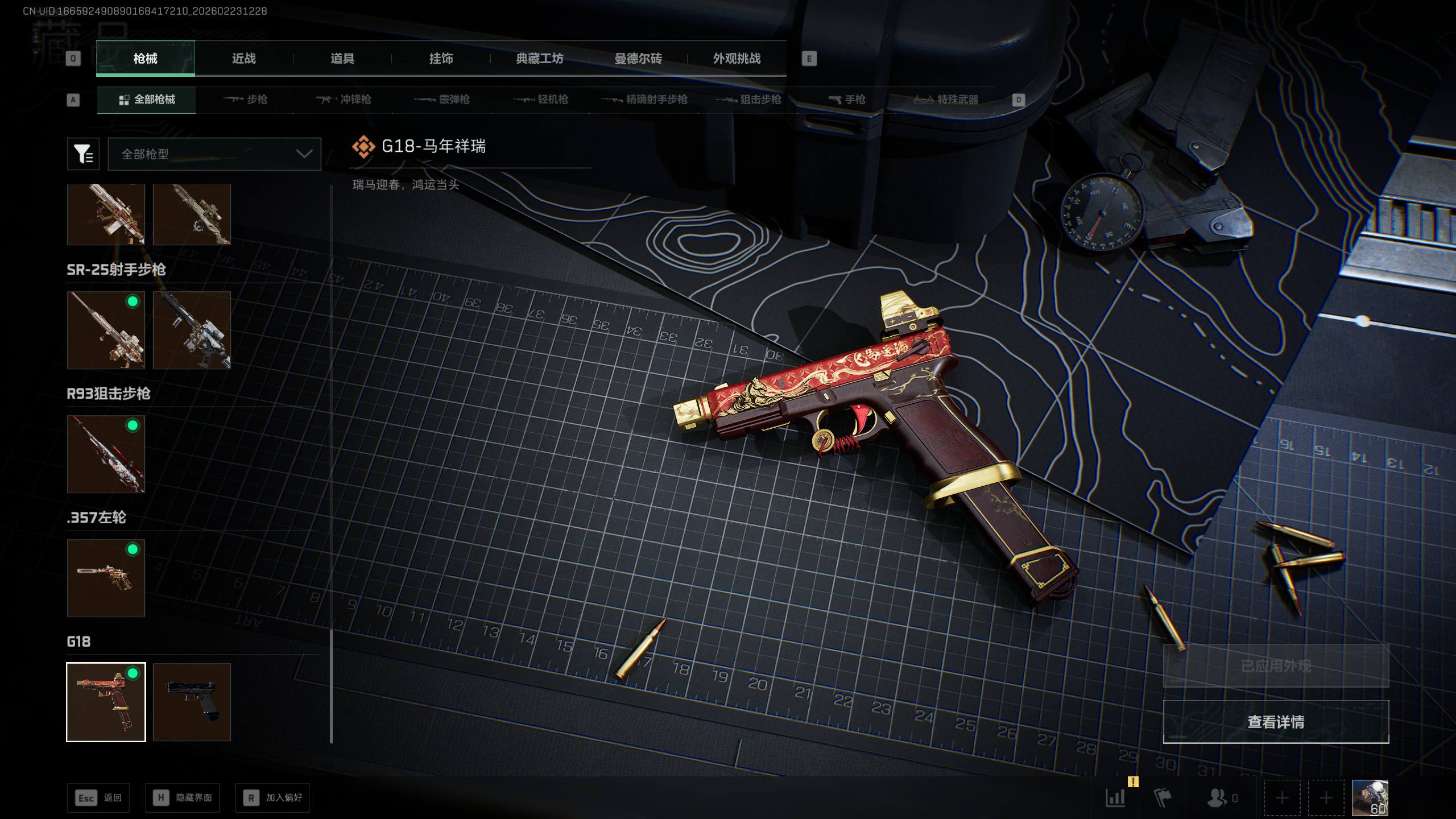Show only 冲锋枪 submachine guns

(x=344, y=100)
